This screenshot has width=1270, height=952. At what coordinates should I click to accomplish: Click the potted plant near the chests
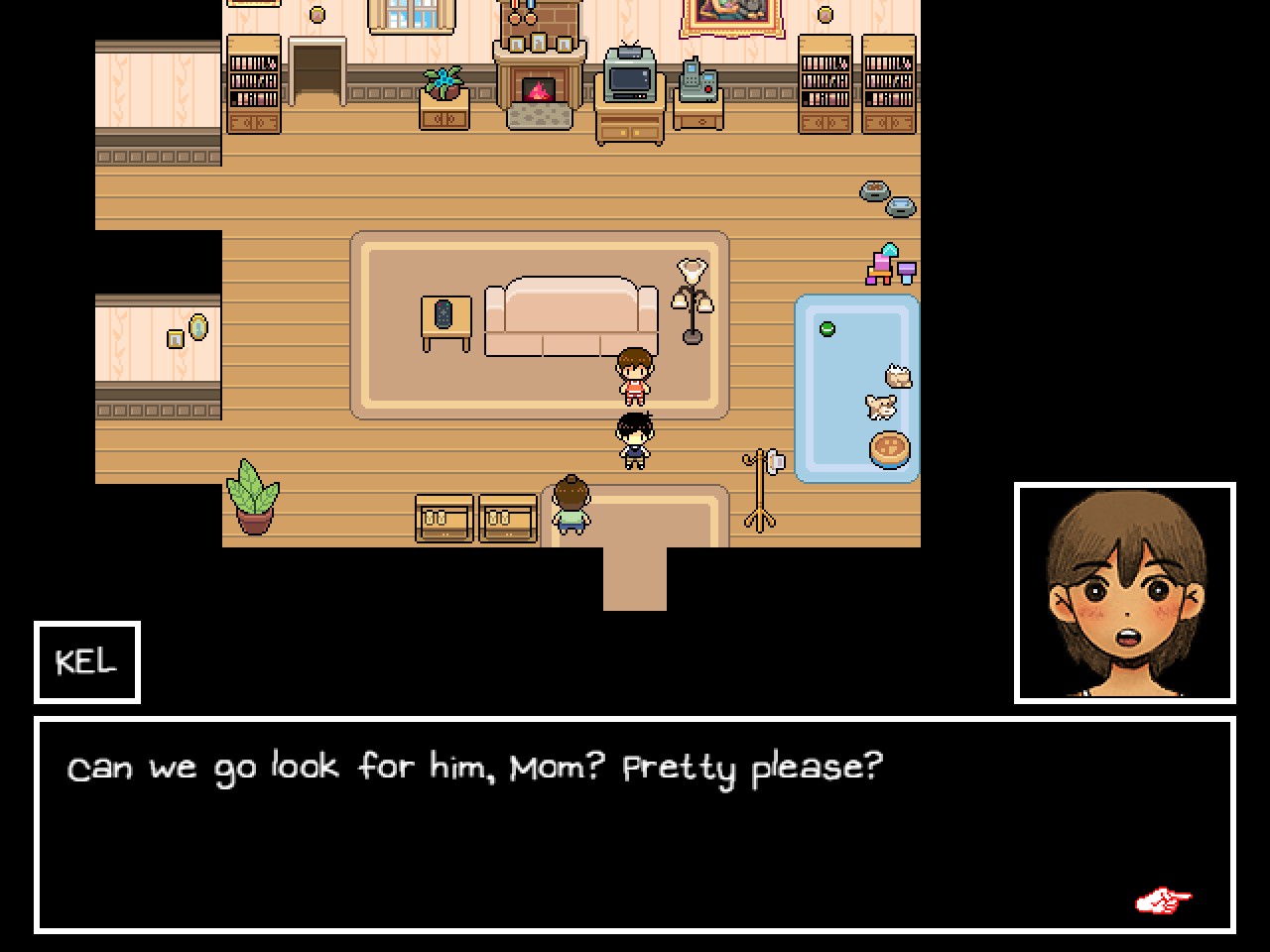[254, 496]
